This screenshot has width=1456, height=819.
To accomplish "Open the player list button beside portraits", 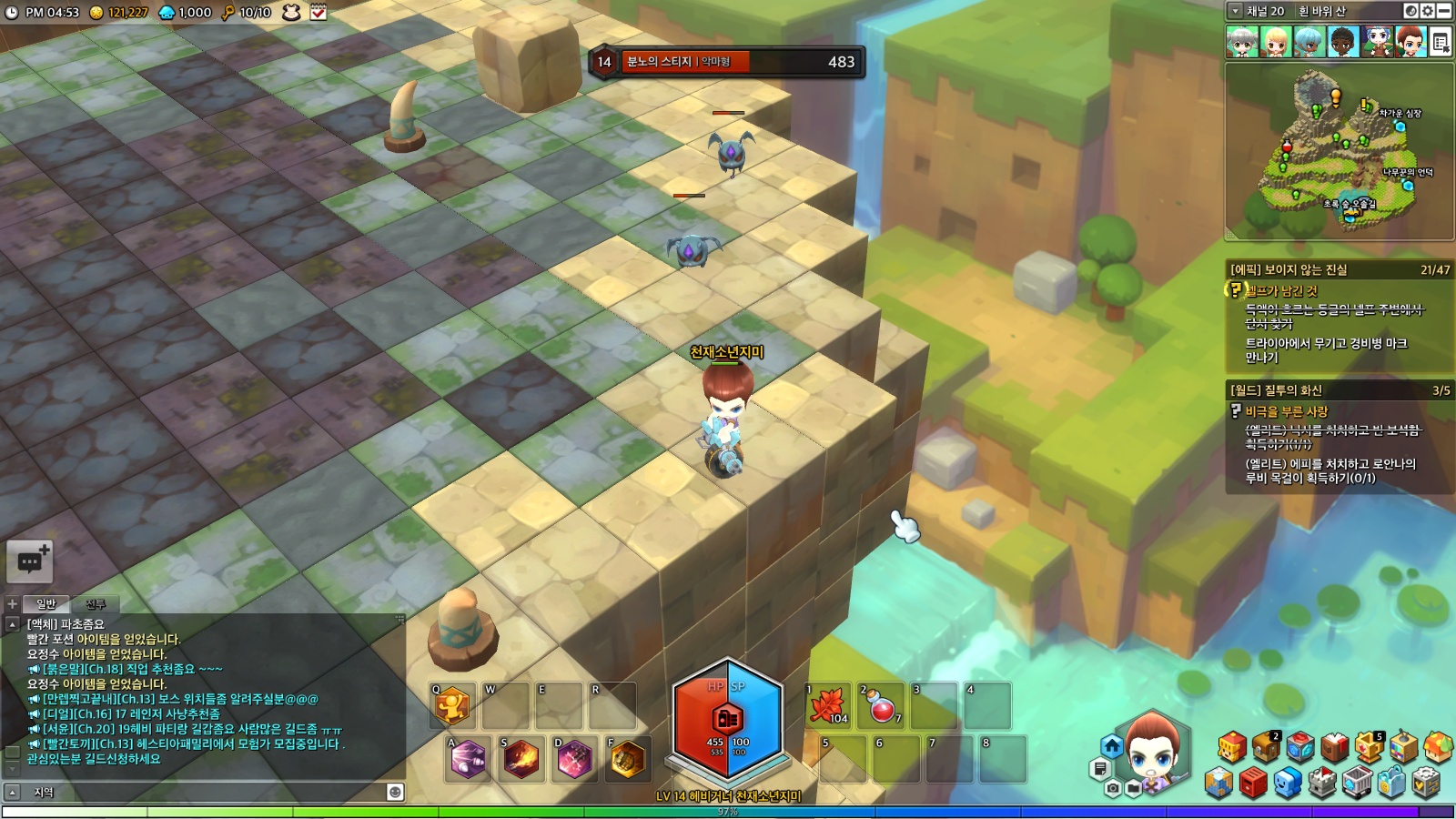I will click(x=1441, y=42).
